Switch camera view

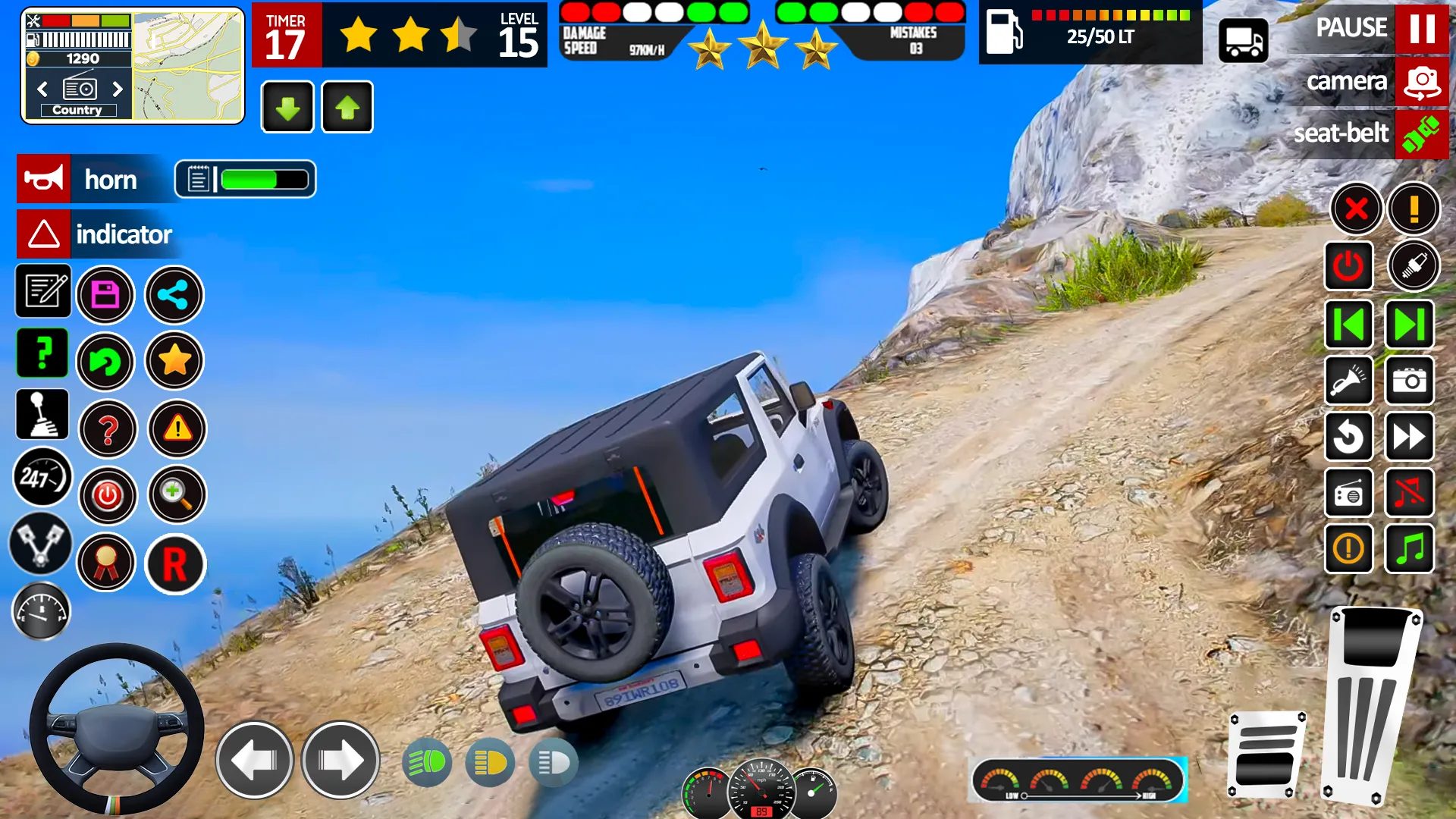tap(1423, 81)
